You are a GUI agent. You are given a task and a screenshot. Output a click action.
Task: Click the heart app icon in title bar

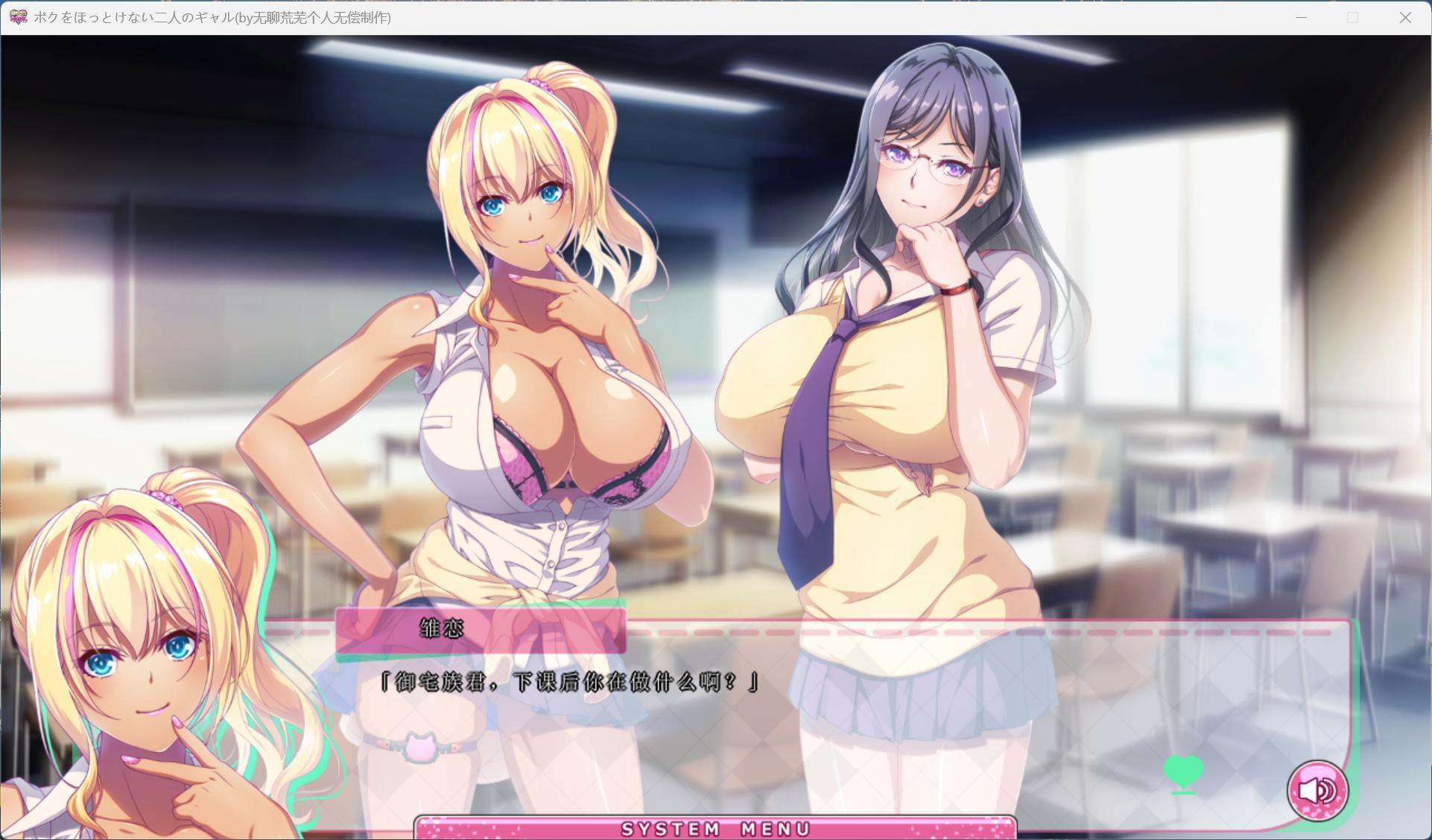coord(16,16)
